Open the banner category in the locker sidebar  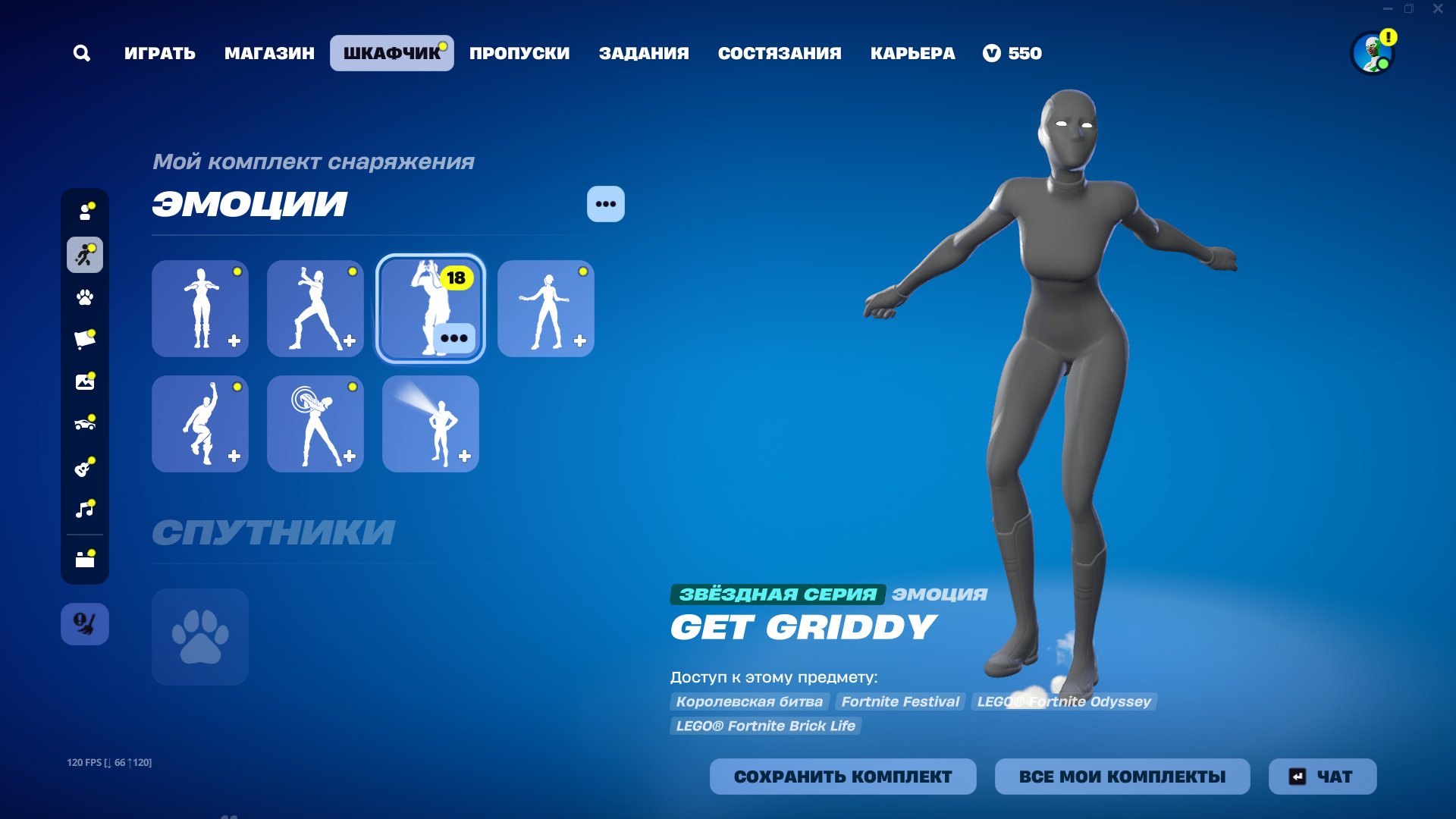[85, 340]
